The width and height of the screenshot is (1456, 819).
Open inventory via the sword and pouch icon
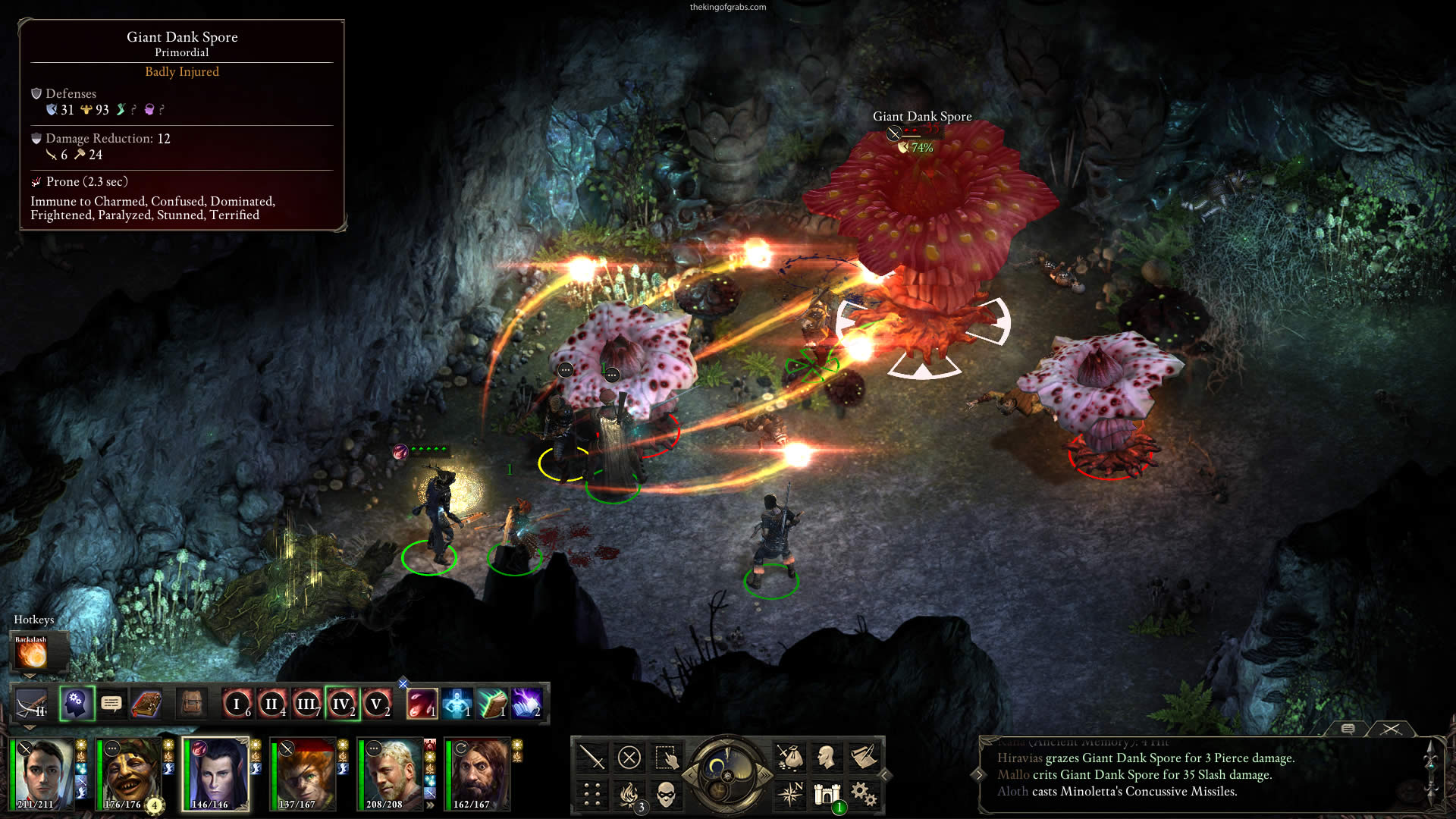coord(789,757)
